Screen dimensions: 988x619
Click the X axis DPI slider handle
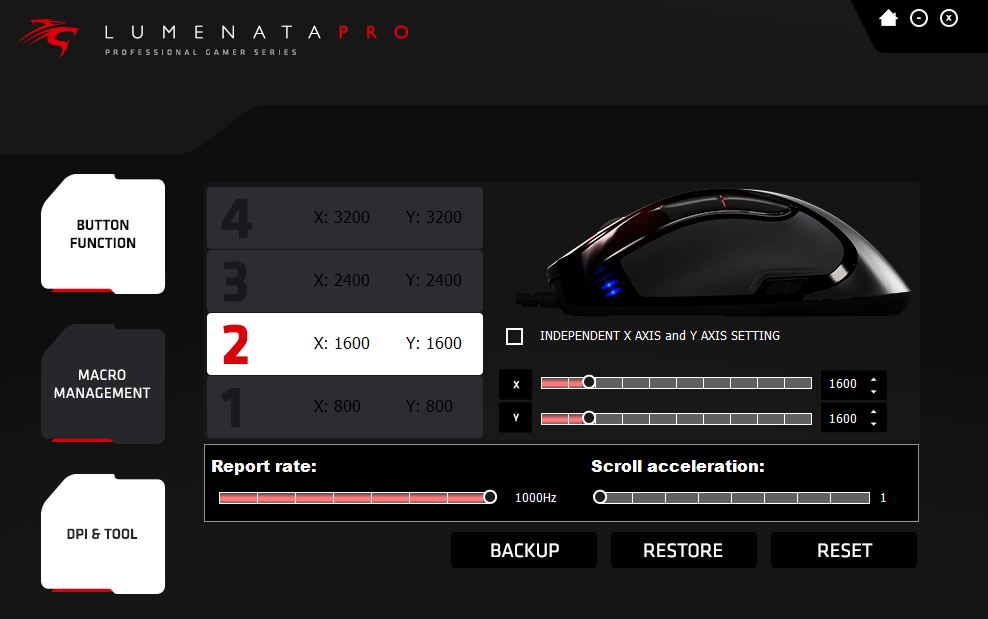(x=589, y=382)
